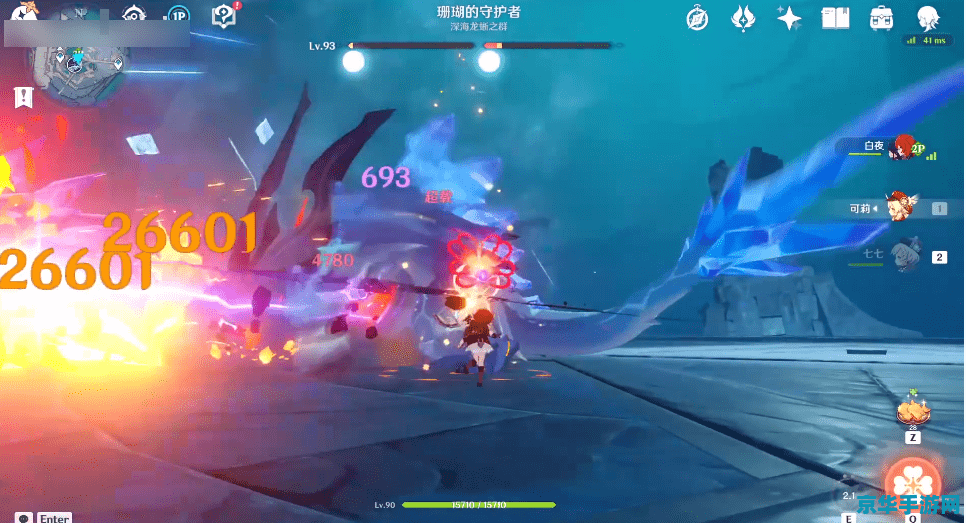Use the food dish quick-item

point(912,411)
